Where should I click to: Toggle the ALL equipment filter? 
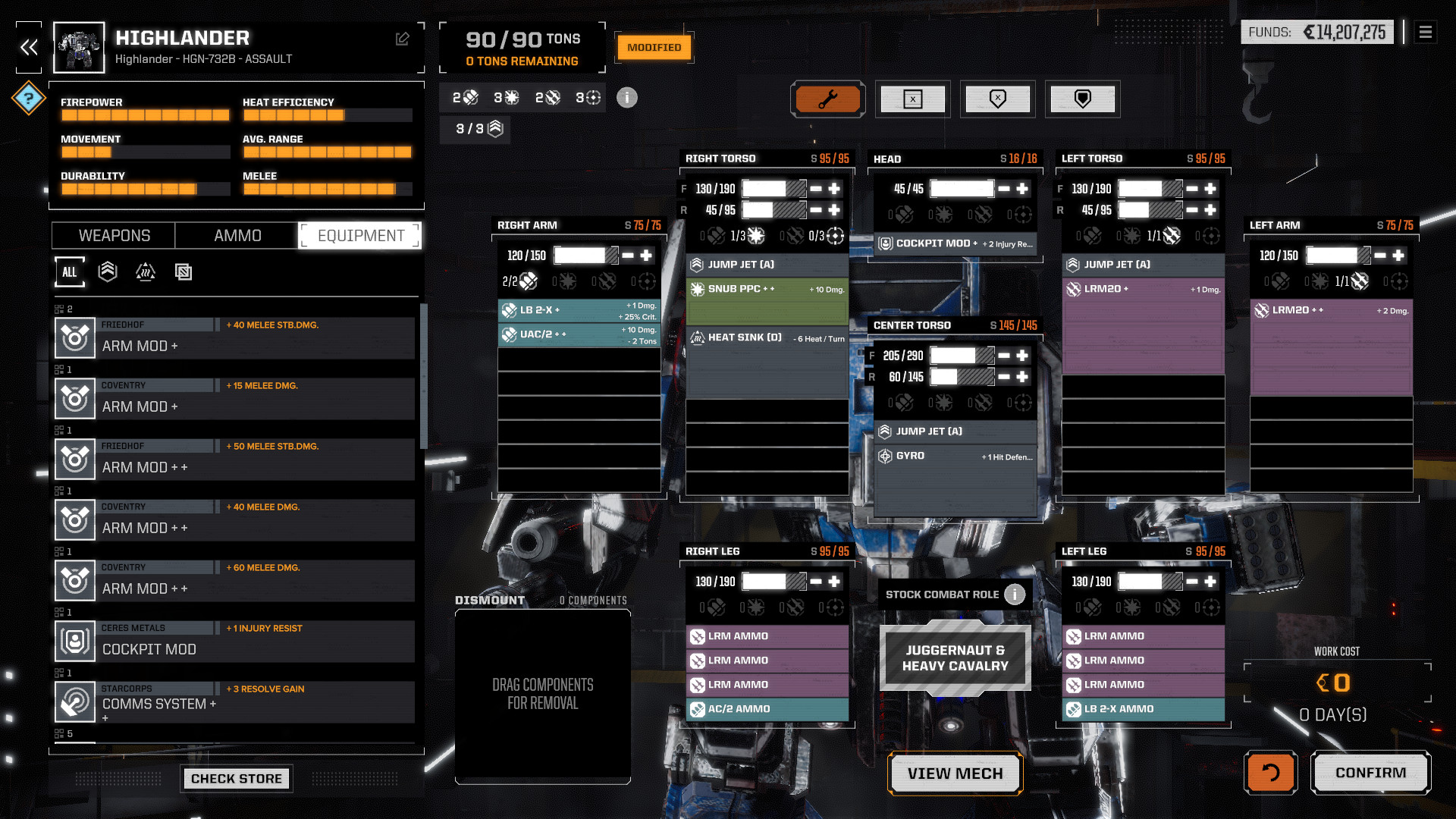(70, 271)
